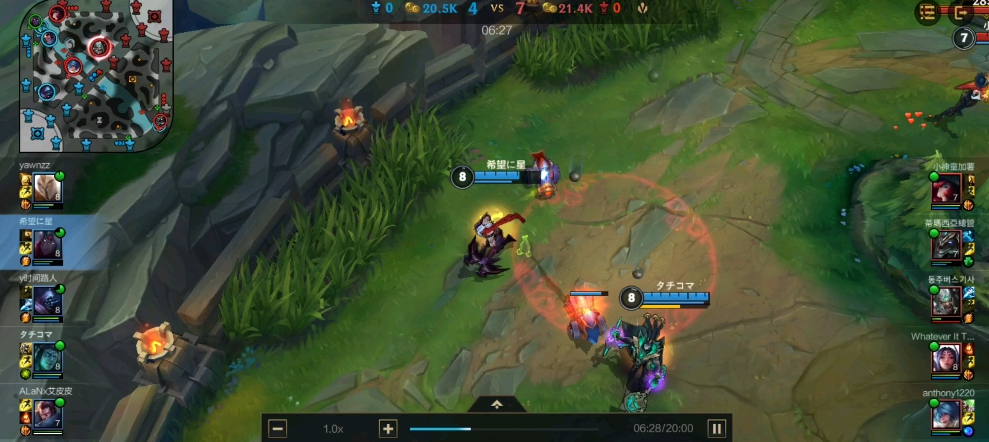Select player anthony1220's champion portrait
This screenshot has width=989, height=442.
pos(946,414)
